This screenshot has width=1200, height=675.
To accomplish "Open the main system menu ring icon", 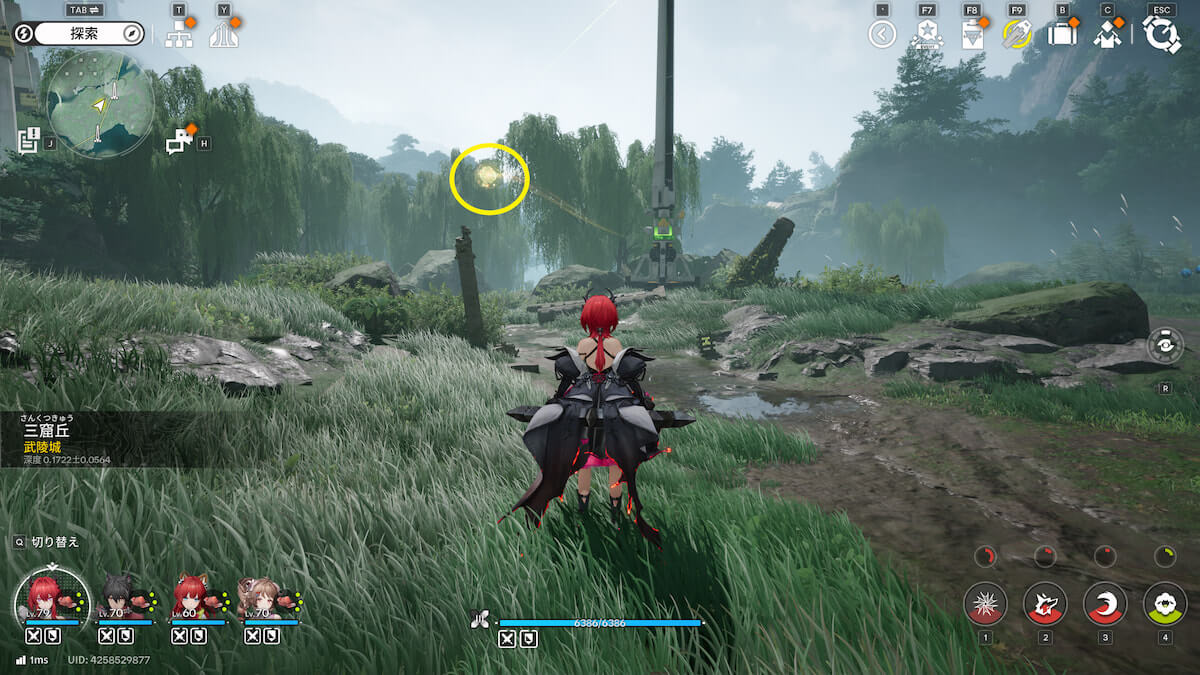I will coord(1161,34).
